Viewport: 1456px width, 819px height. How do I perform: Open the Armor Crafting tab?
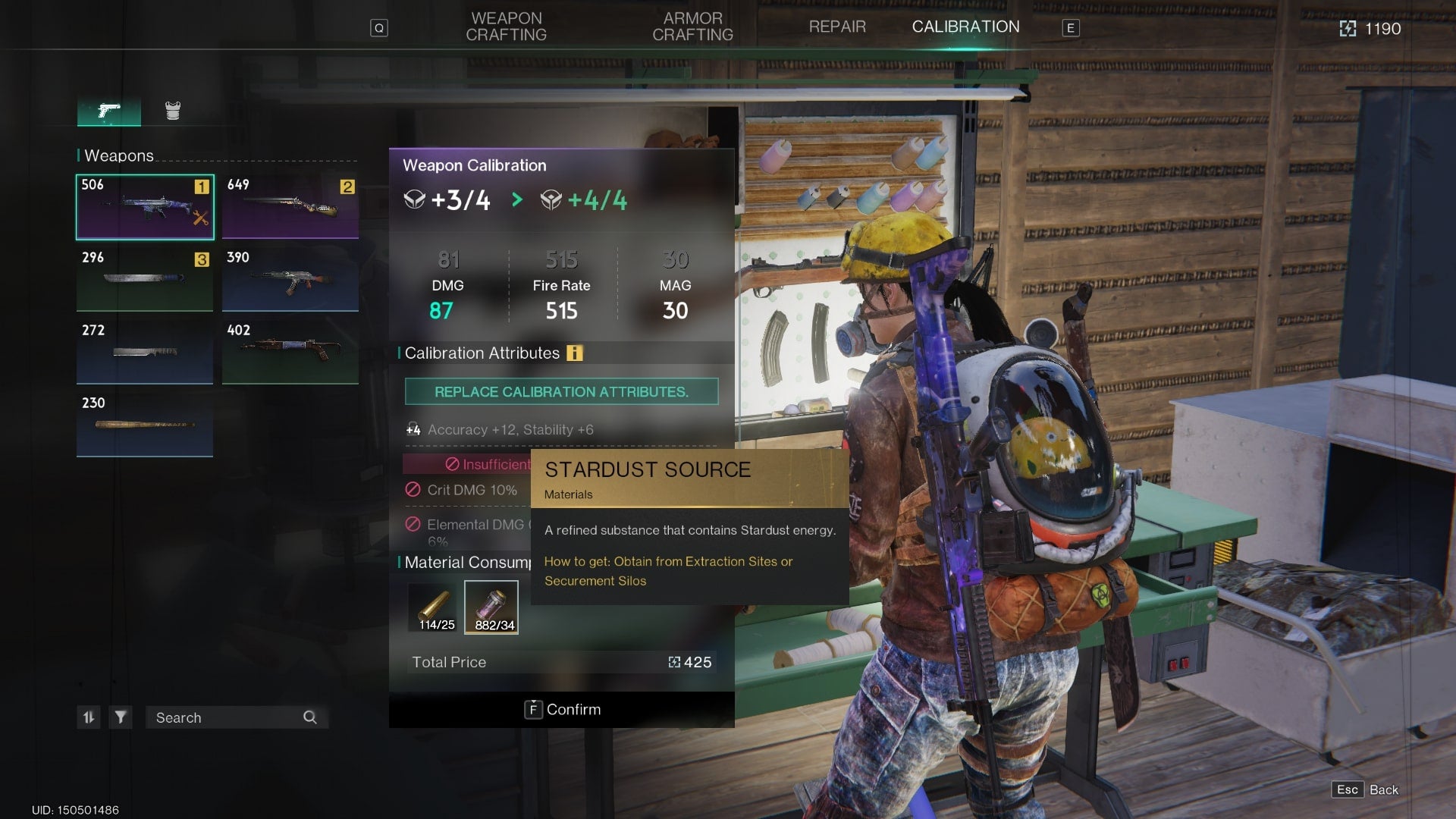point(692,27)
